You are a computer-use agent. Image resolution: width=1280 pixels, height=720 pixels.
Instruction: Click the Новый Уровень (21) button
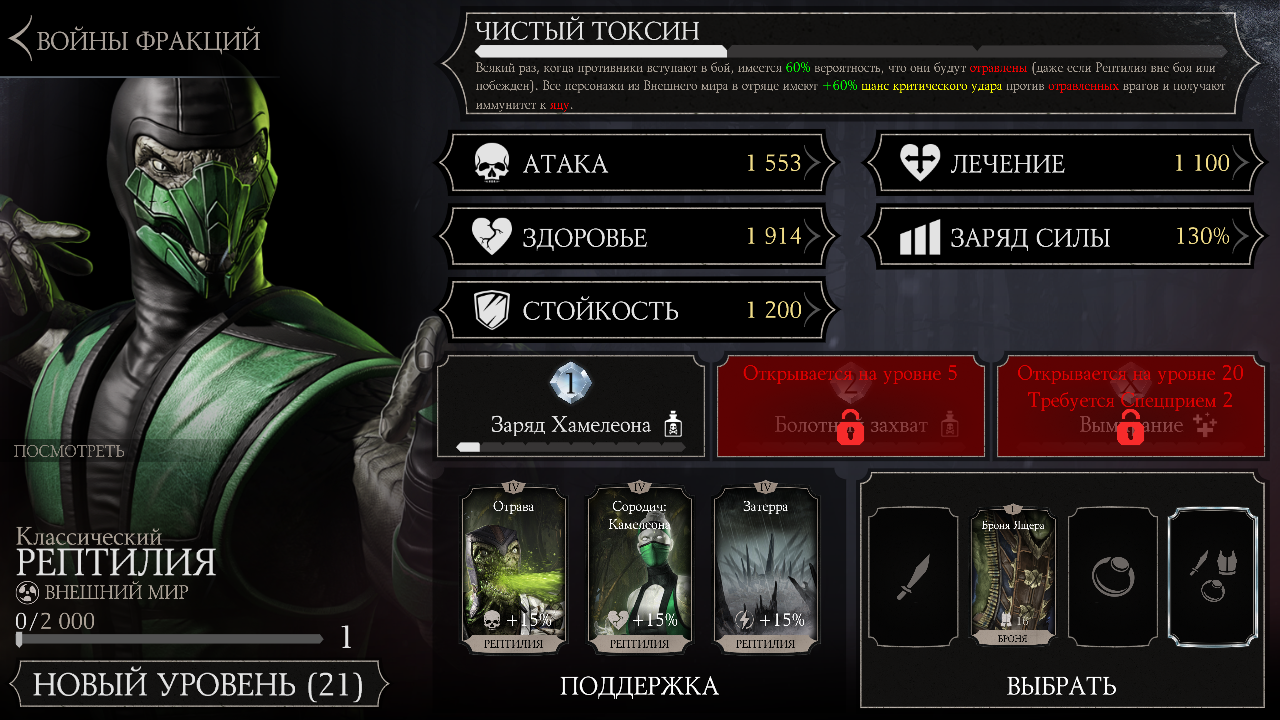[197, 686]
